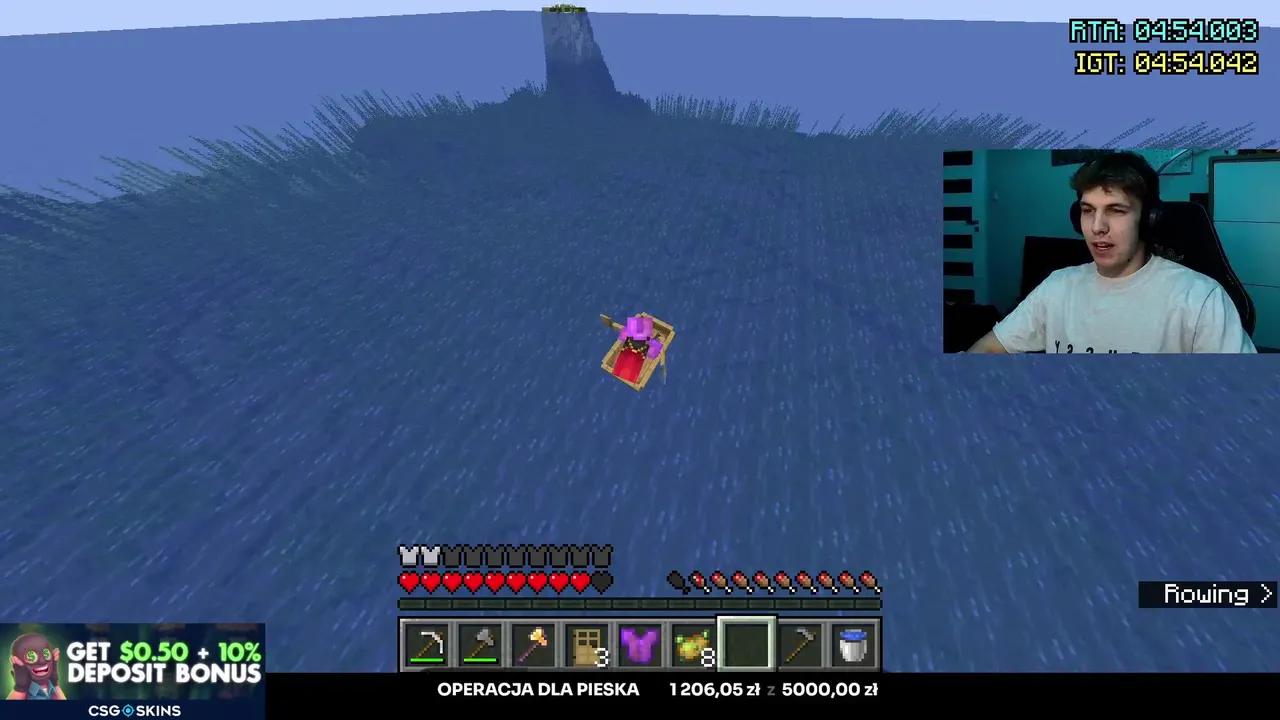Select the enchanted purple chestplate in the hotbar
Viewport: 1280px width, 720px height.
tap(641, 645)
